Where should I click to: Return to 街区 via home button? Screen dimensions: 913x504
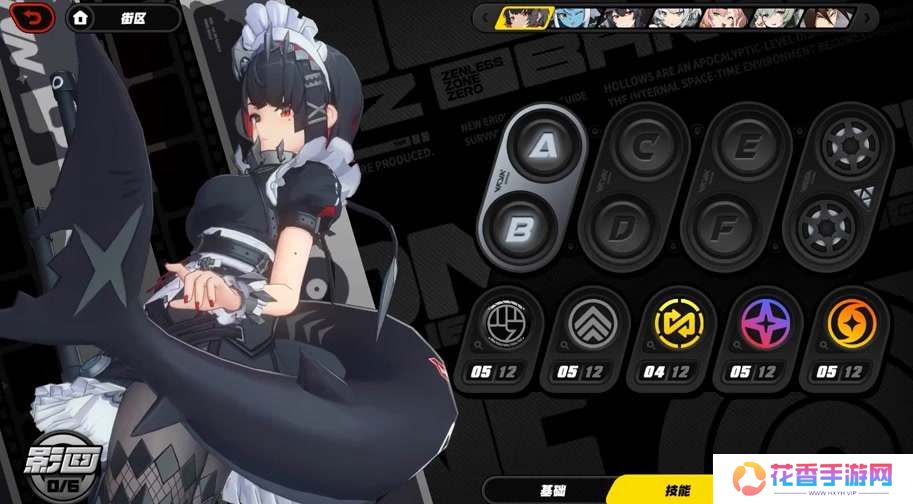pyautogui.click(x=121, y=17)
